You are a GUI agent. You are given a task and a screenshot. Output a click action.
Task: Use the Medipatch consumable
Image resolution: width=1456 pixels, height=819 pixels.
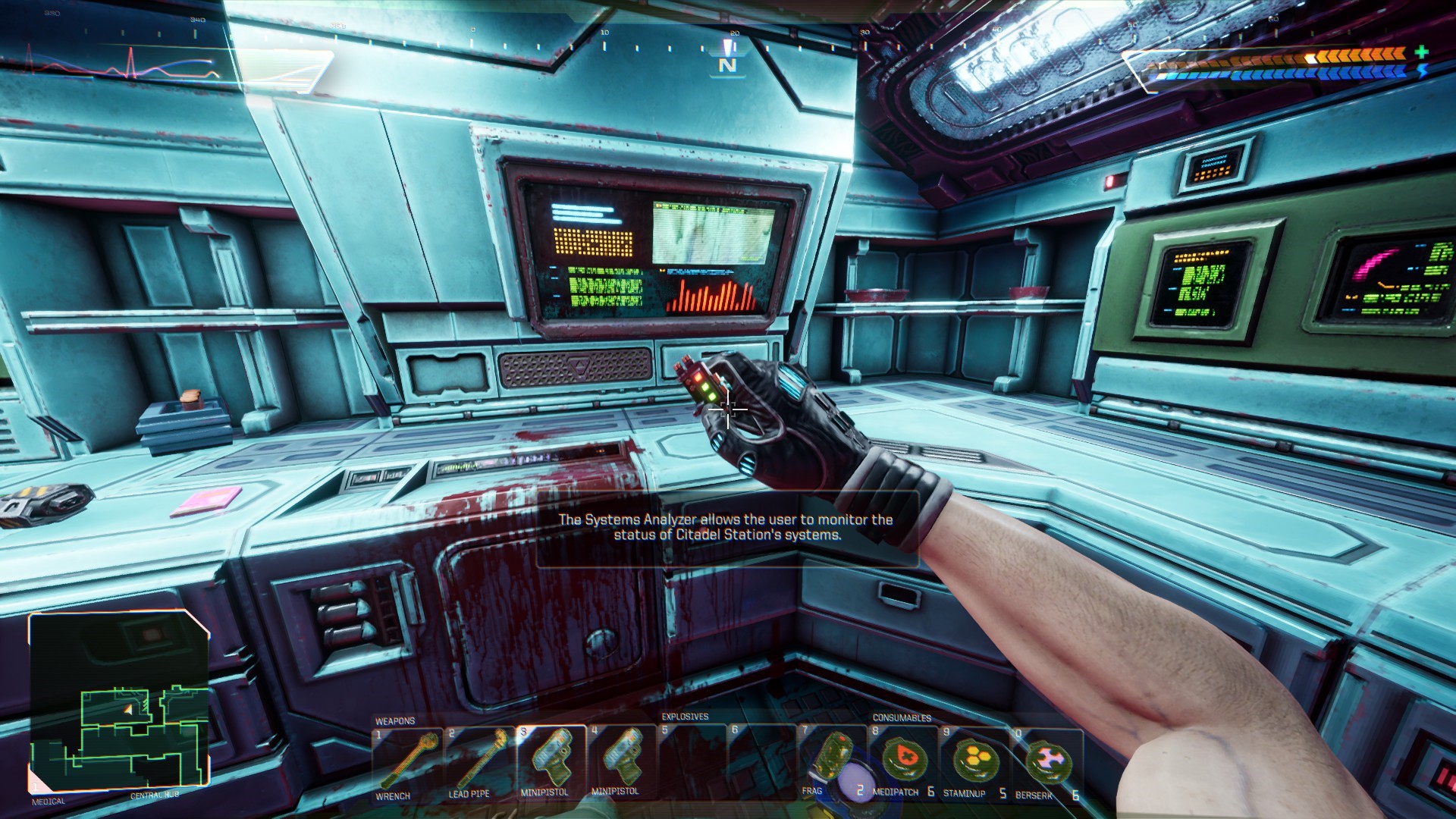(x=904, y=761)
